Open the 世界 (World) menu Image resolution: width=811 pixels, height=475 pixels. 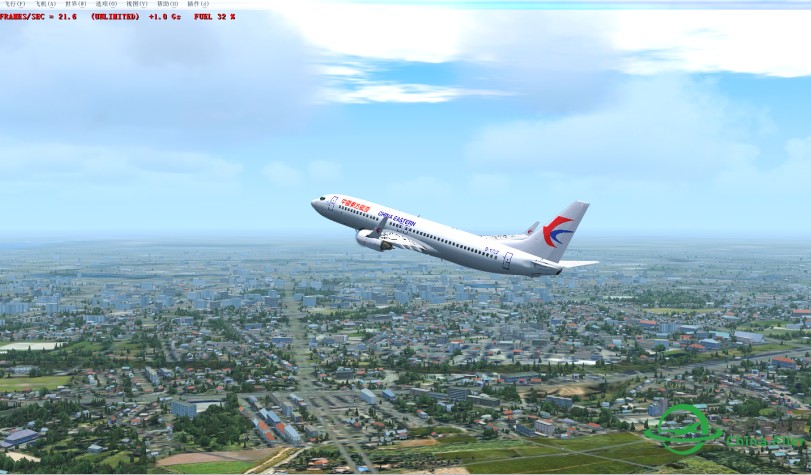[x=76, y=4]
